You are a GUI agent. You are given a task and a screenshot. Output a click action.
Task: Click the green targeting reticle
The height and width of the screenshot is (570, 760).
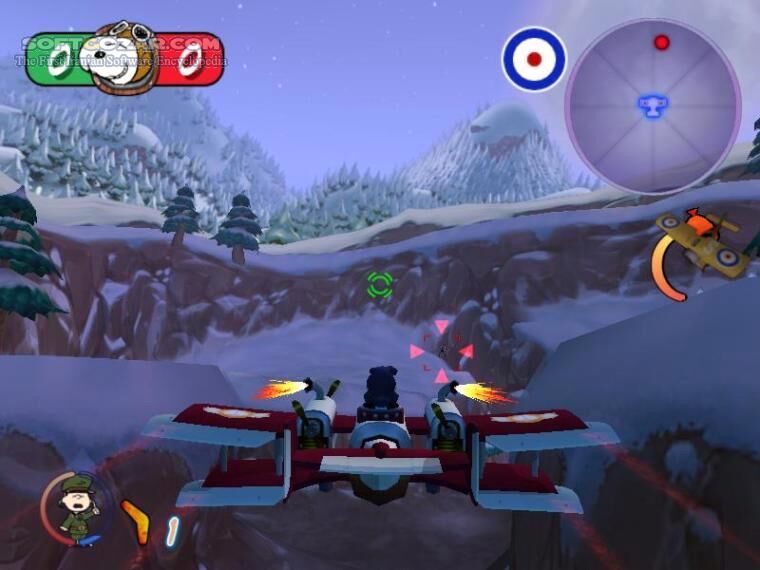(379, 285)
